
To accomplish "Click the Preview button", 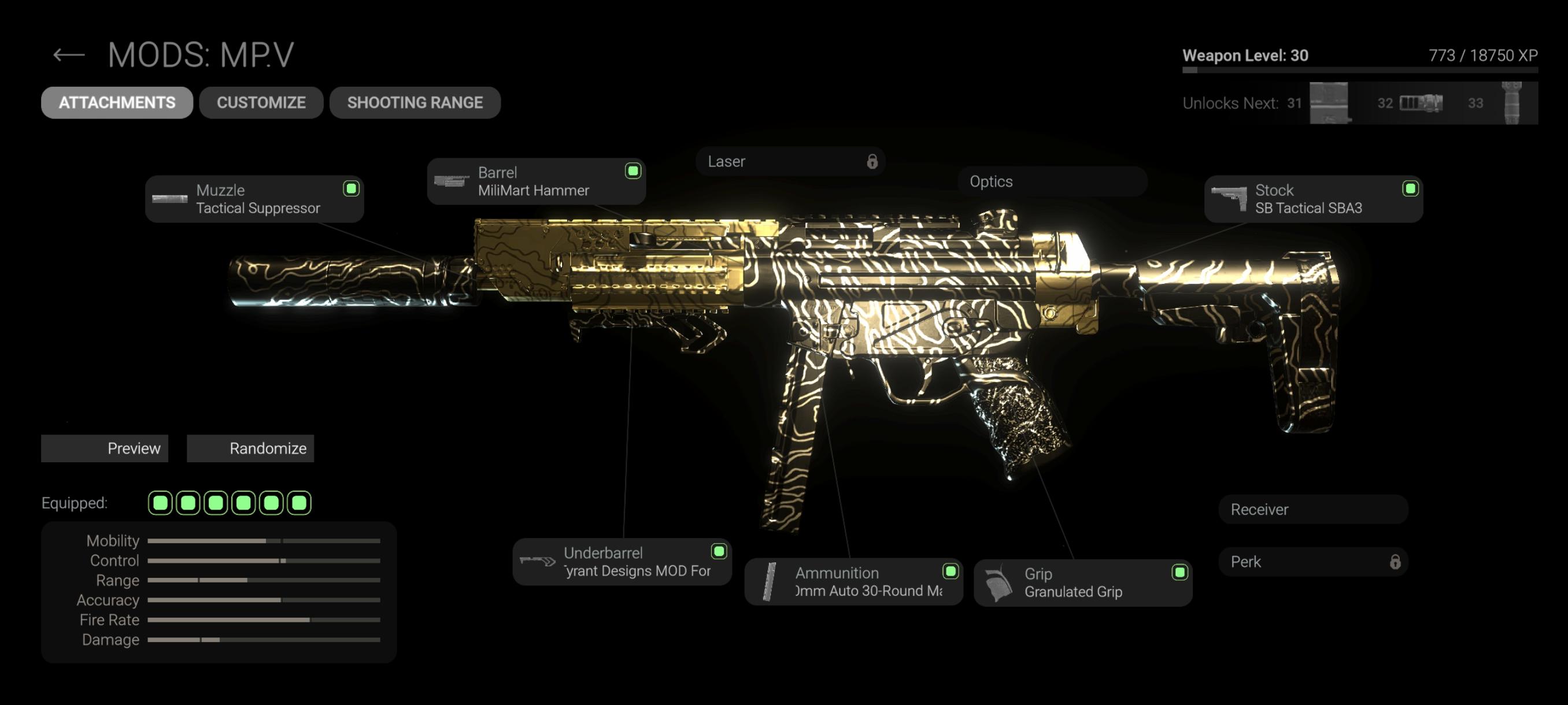I will (x=105, y=448).
